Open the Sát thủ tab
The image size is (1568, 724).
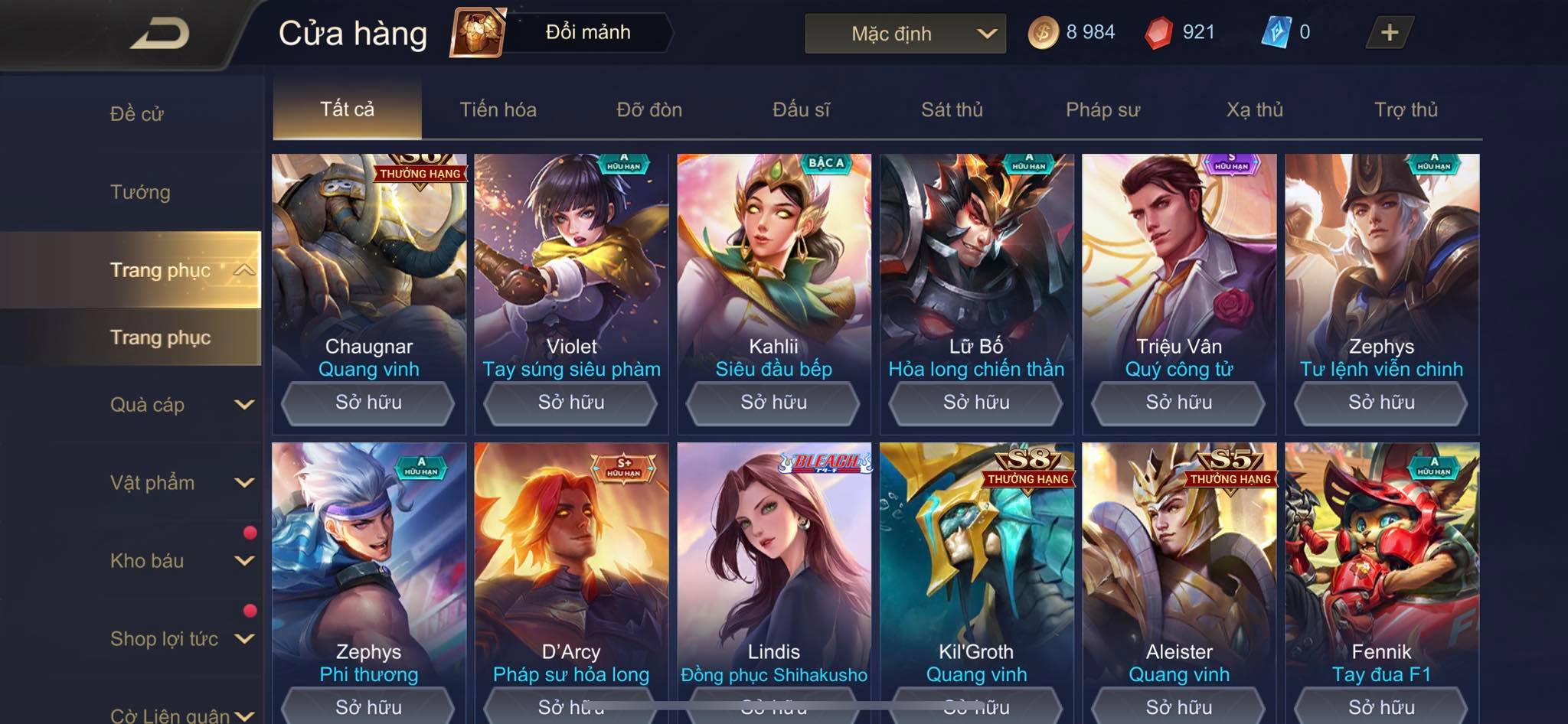pos(952,109)
